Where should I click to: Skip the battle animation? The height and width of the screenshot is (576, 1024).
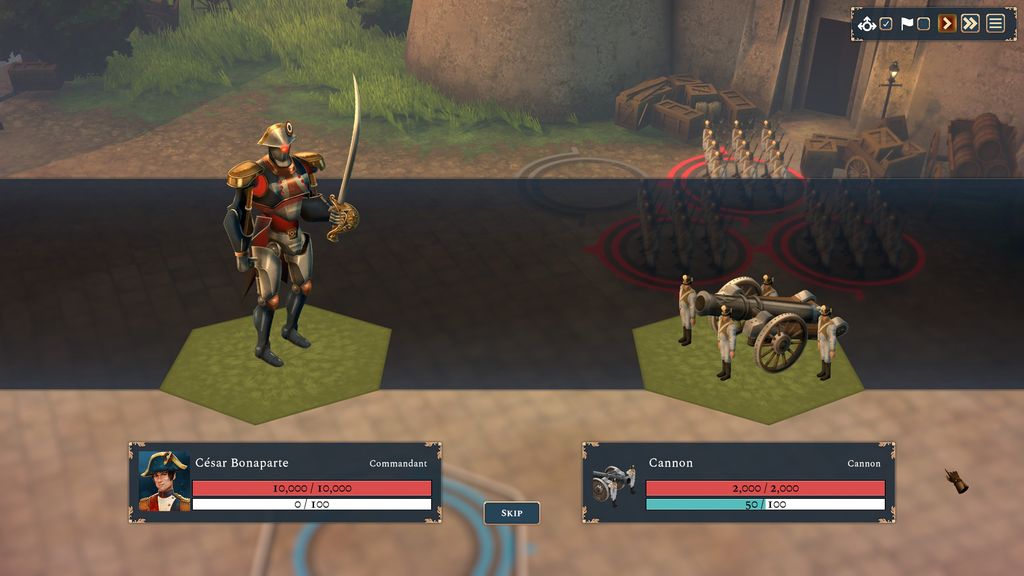tap(511, 513)
